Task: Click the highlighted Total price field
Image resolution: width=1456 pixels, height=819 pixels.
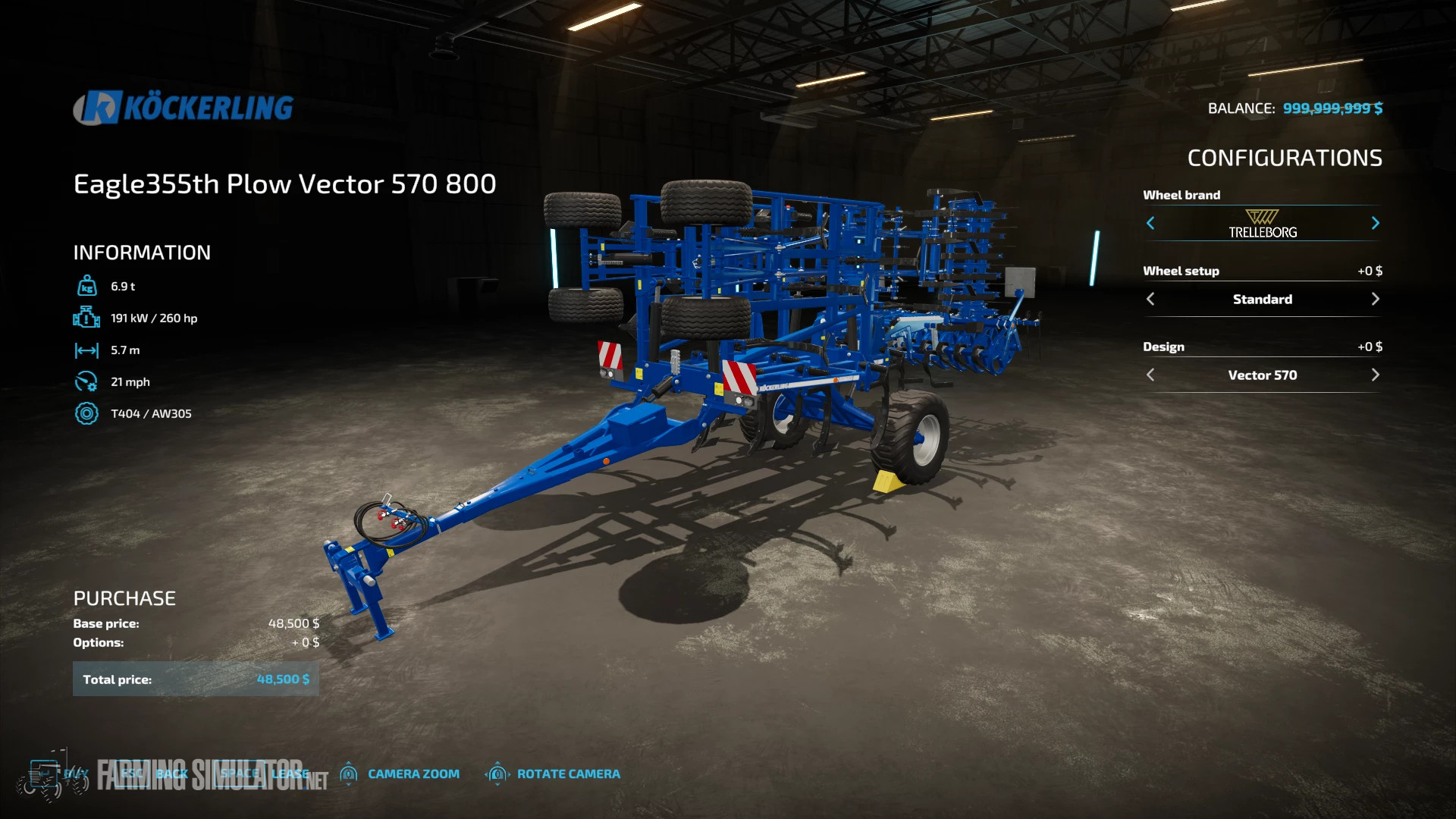Action: (x=196, y=679)
